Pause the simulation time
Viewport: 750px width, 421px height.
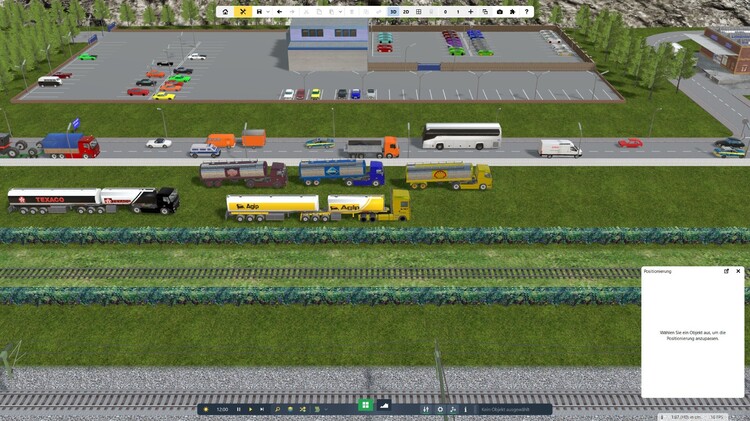pyautogui.click(x=238, y=409)
